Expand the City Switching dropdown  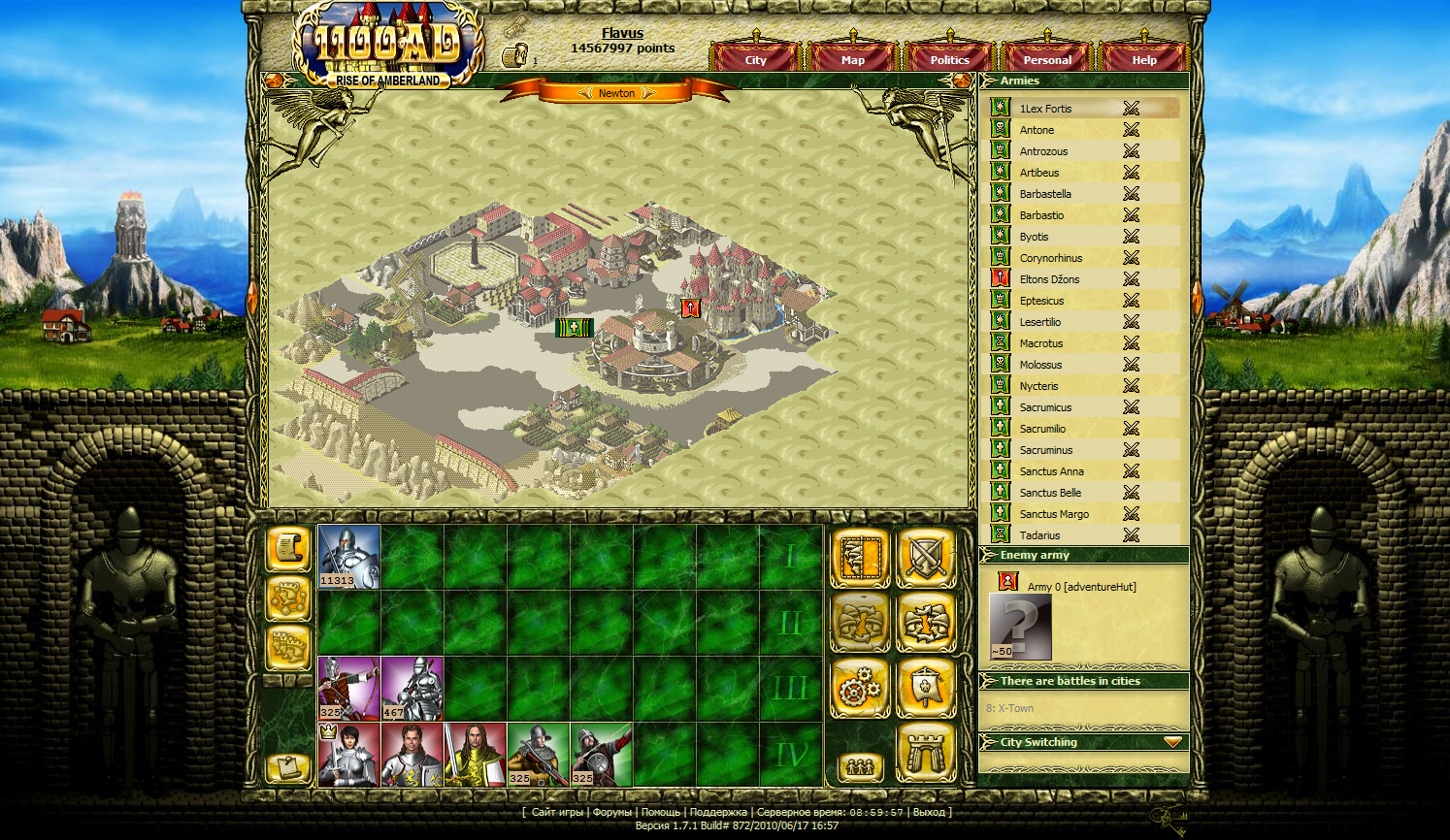[x=1172, y=742]
